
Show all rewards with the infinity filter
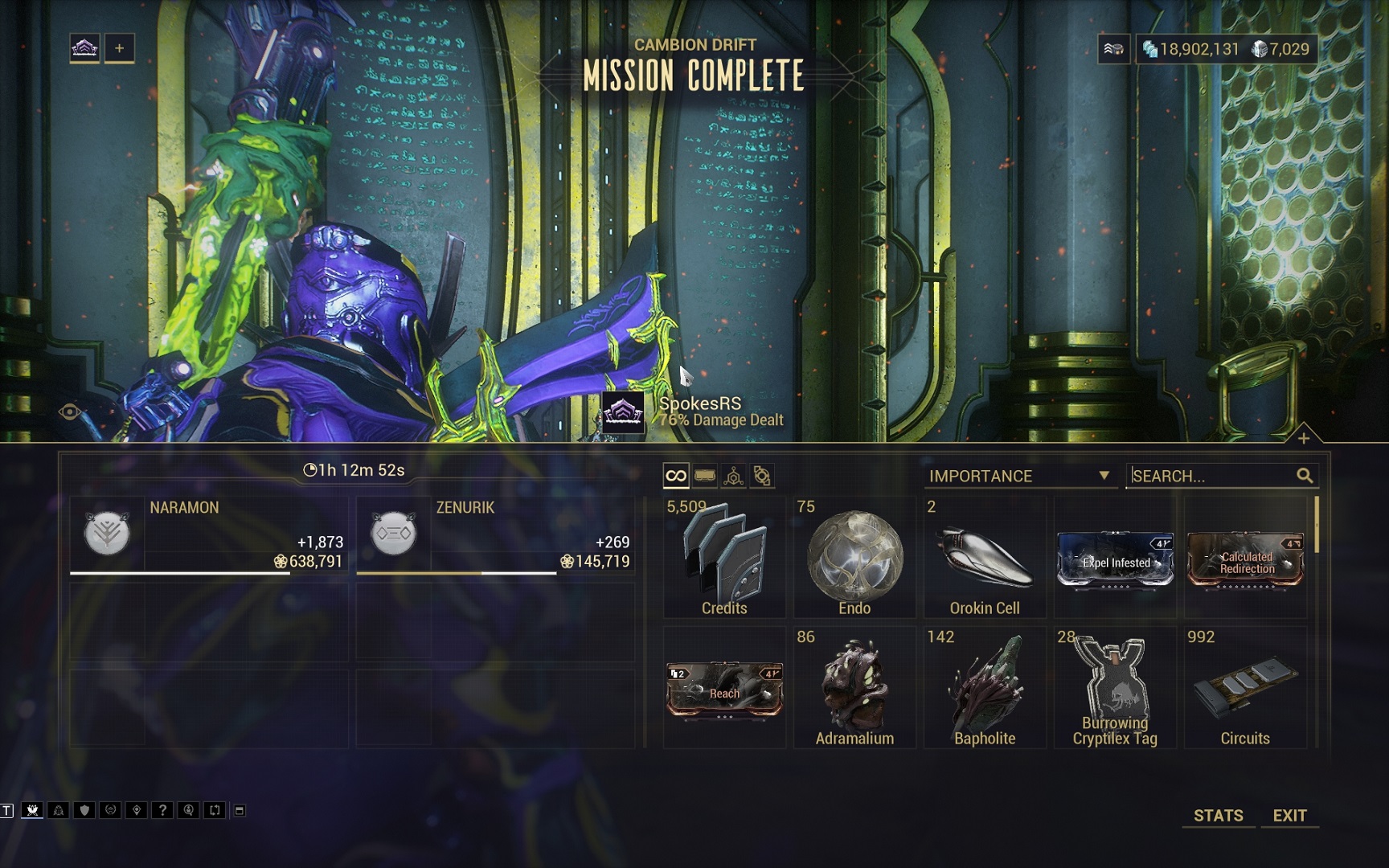[x=676, y=476]
